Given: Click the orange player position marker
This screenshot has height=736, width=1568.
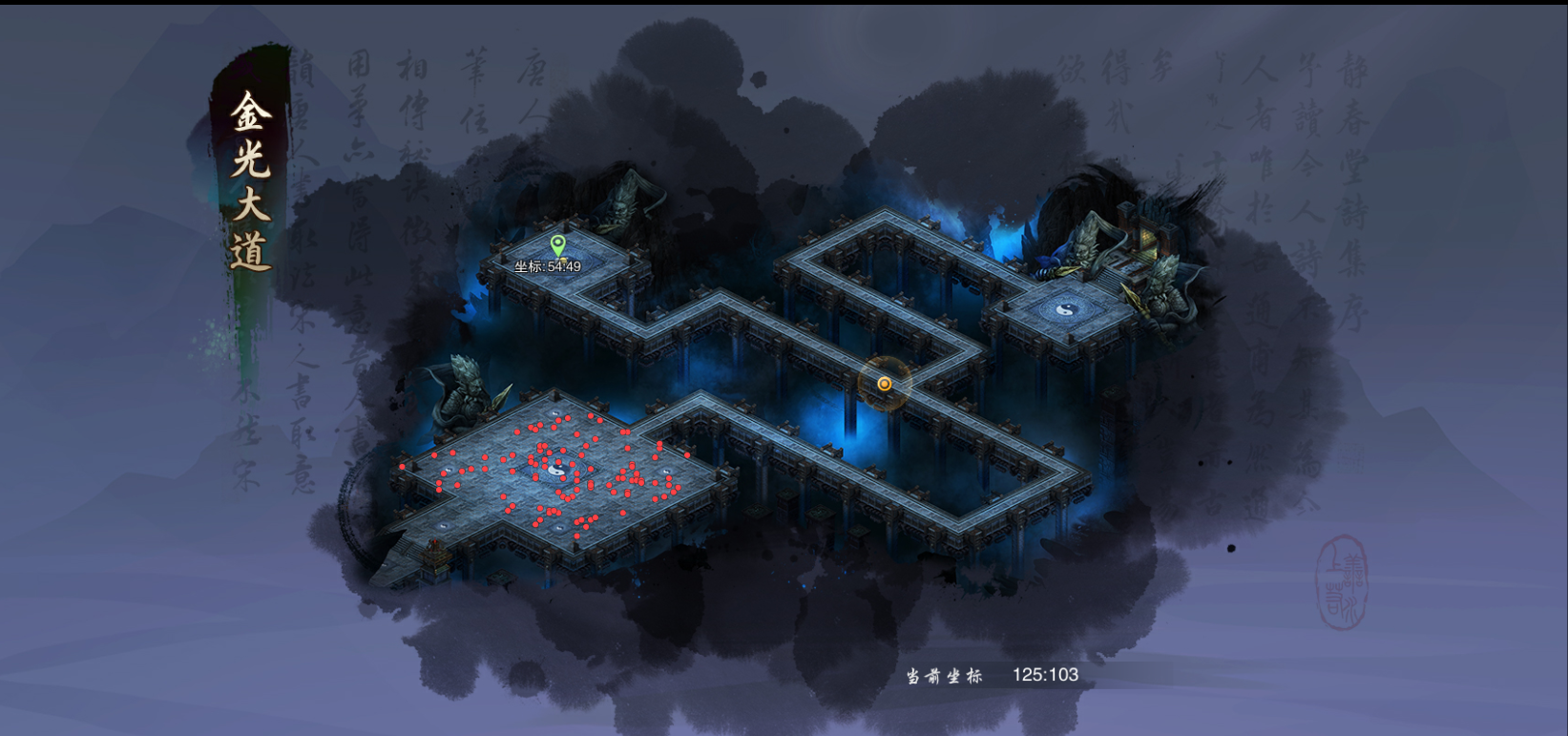Looking at the screenshot, I should coord(885,384).
